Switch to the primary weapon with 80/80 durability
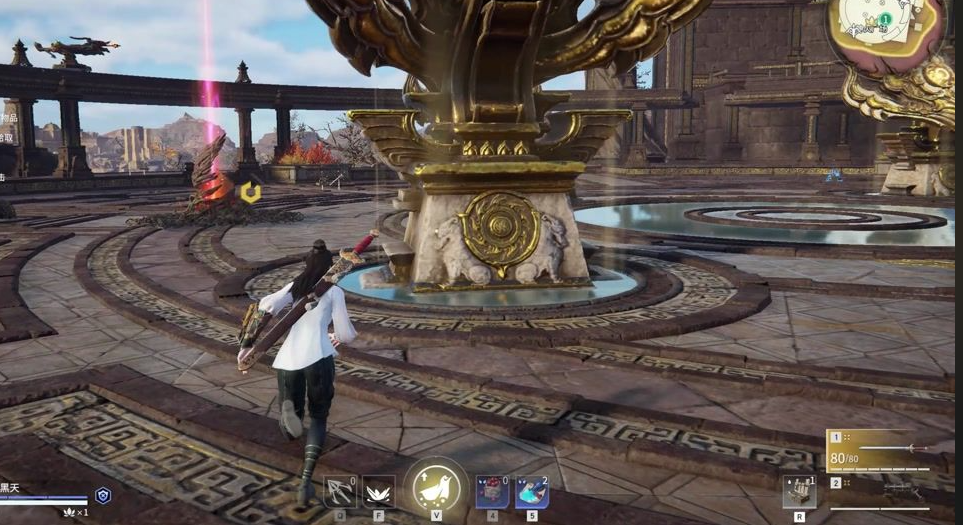The image size is (963, 525). [x=878, y=451]
